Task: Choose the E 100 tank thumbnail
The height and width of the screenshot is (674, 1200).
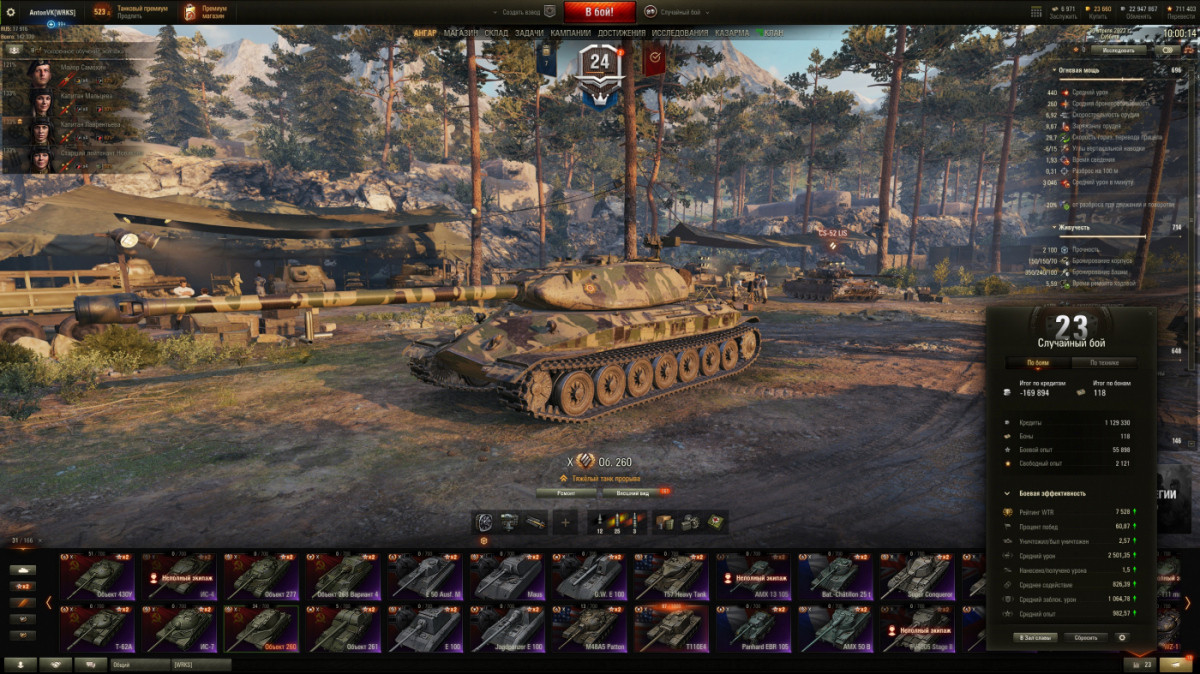Action: coord(426,629)
